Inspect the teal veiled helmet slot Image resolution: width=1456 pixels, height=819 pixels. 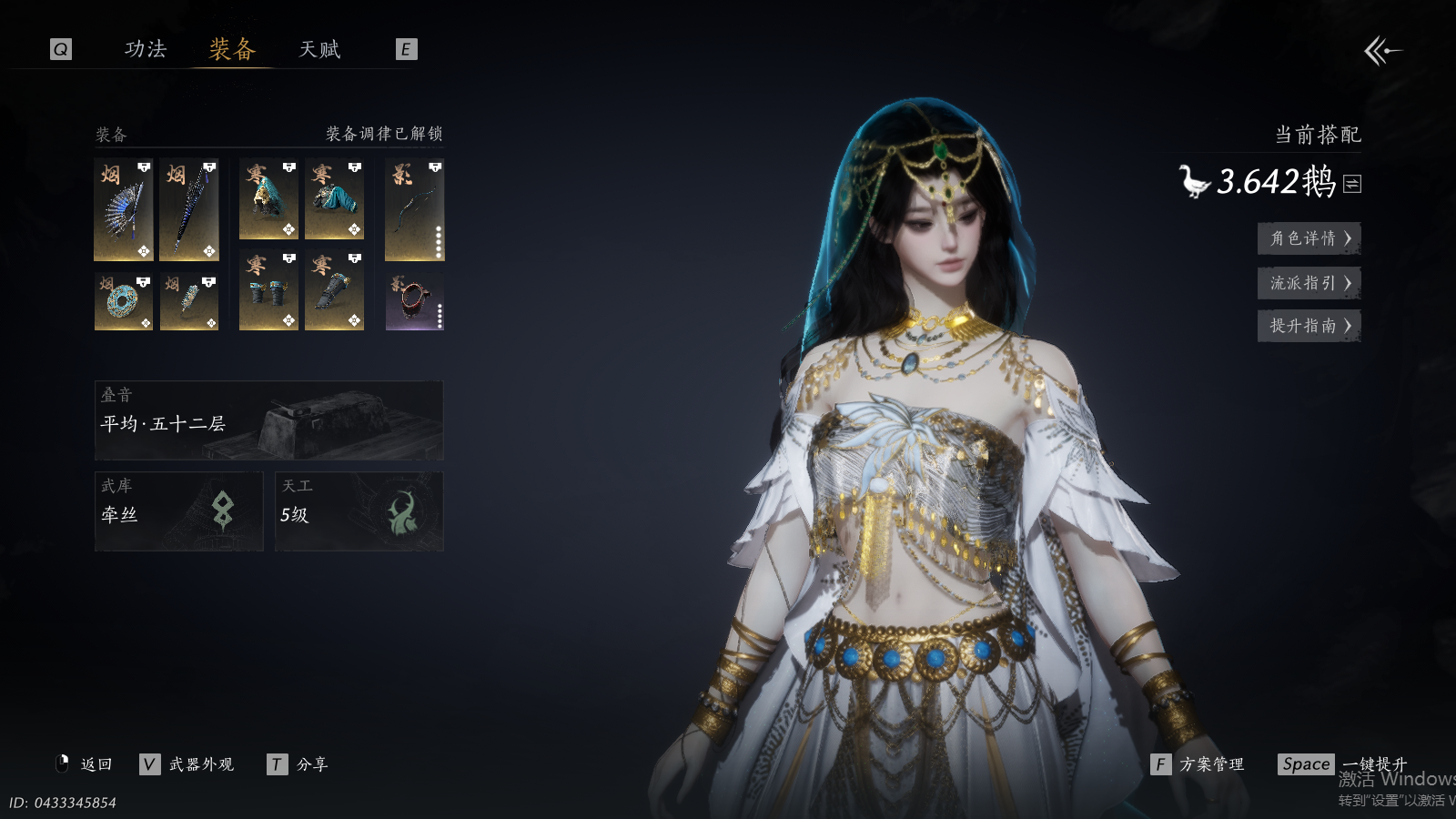(268, 199)
